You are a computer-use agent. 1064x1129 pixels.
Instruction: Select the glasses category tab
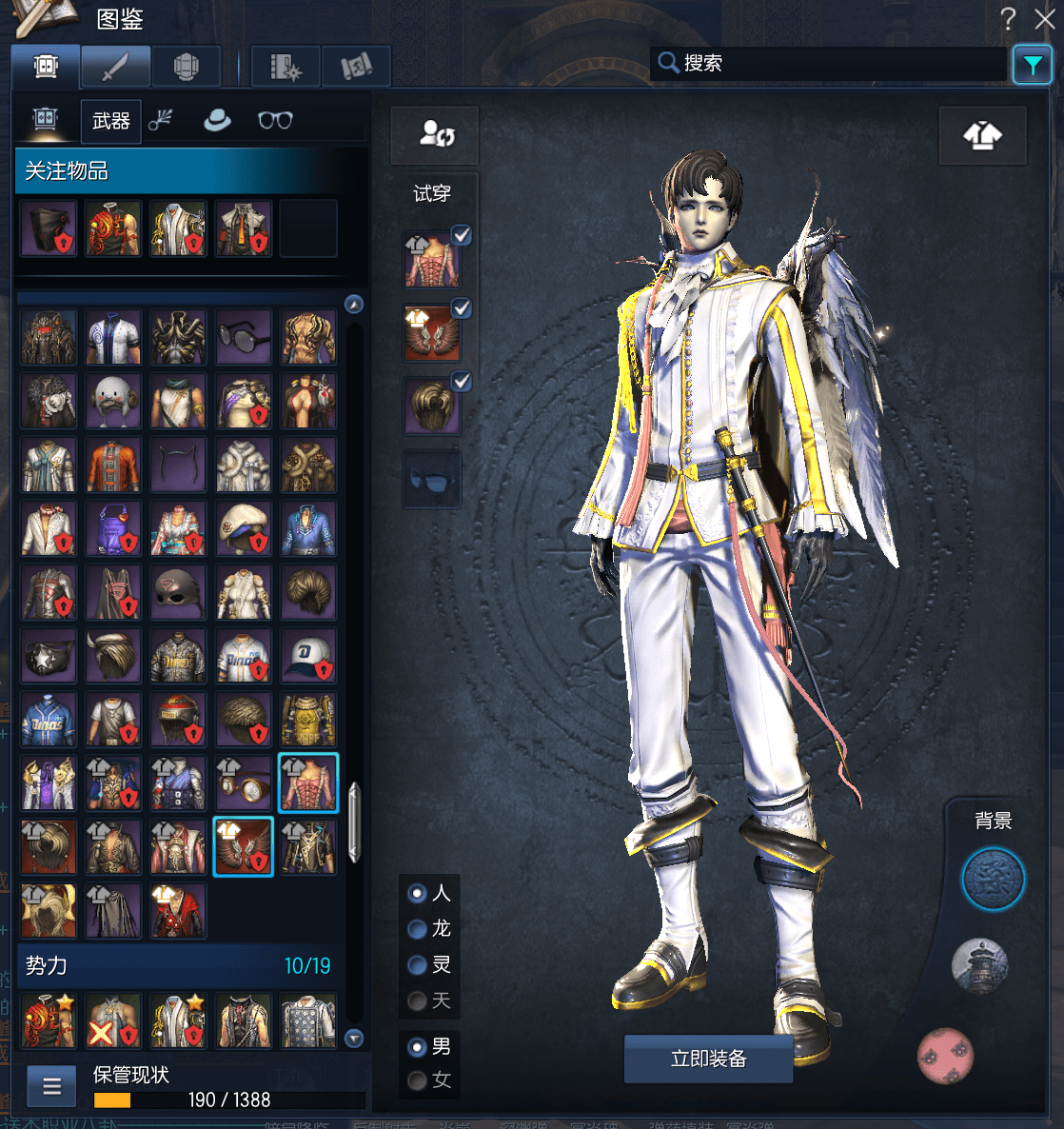275,121
